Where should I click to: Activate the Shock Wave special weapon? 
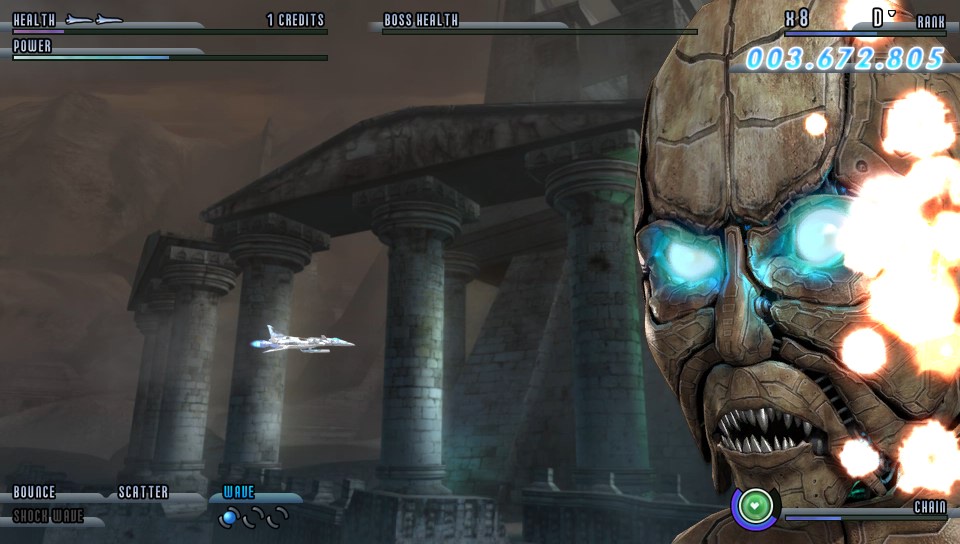pos(48,517)
